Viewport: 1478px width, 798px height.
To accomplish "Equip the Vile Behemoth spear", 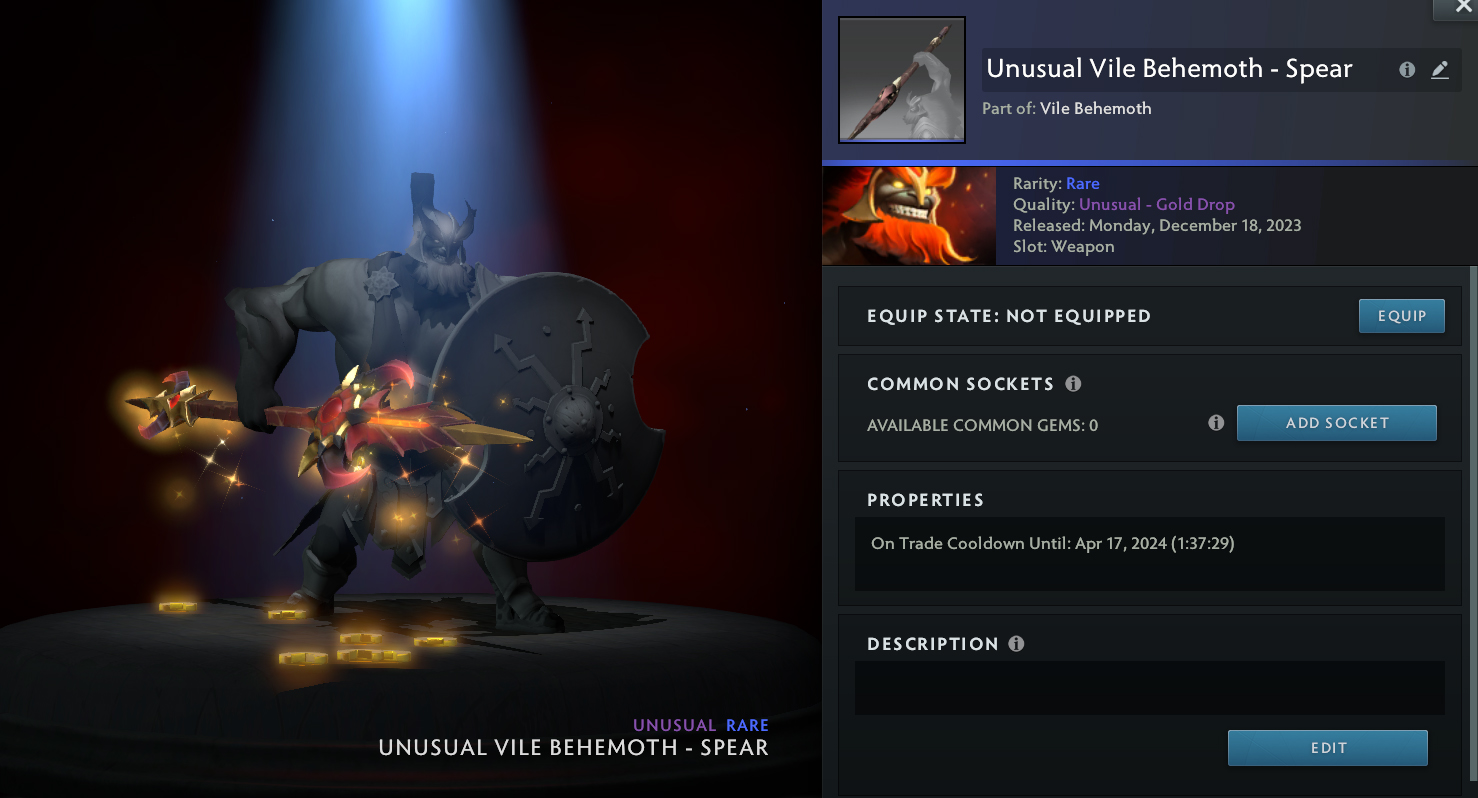I will (1401, 316).
